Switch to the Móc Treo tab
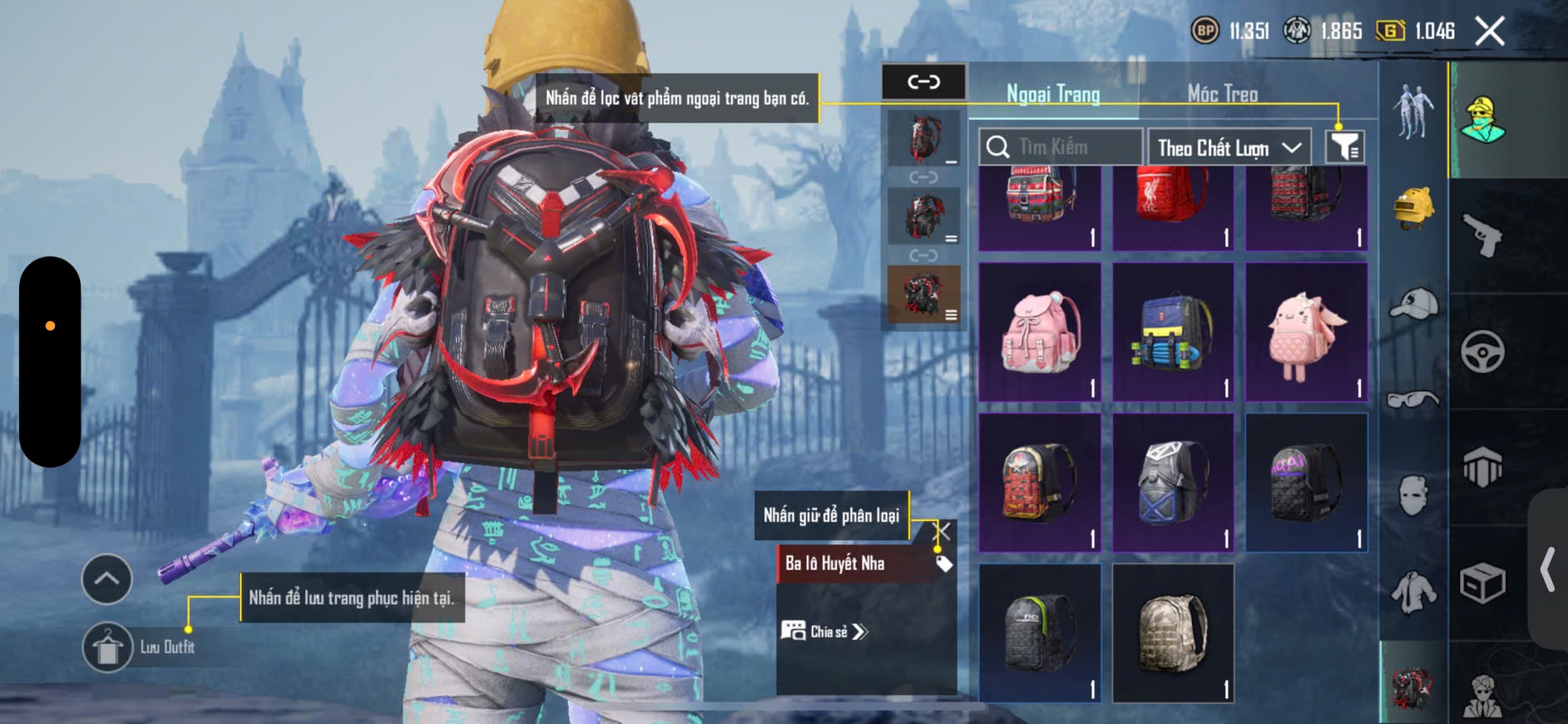 pyautogui.click(x=1222, y=94)
